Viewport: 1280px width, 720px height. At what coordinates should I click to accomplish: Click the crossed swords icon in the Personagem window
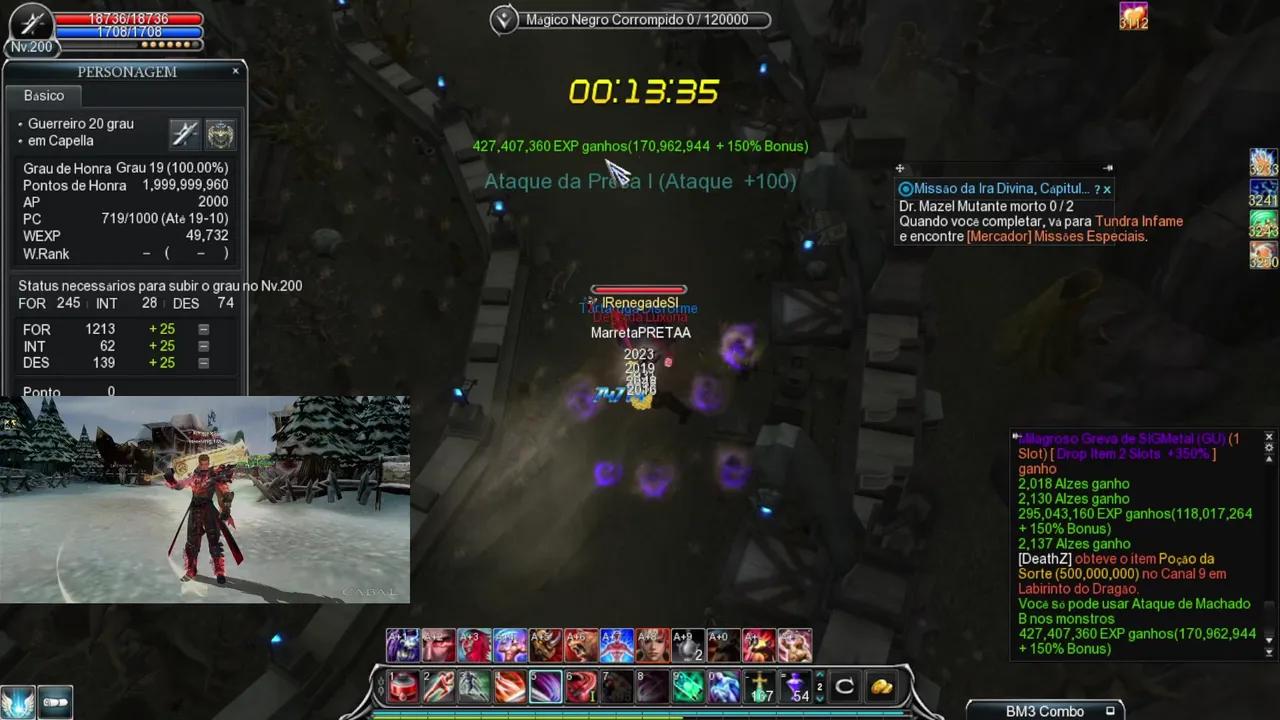[x=186, y=133]
